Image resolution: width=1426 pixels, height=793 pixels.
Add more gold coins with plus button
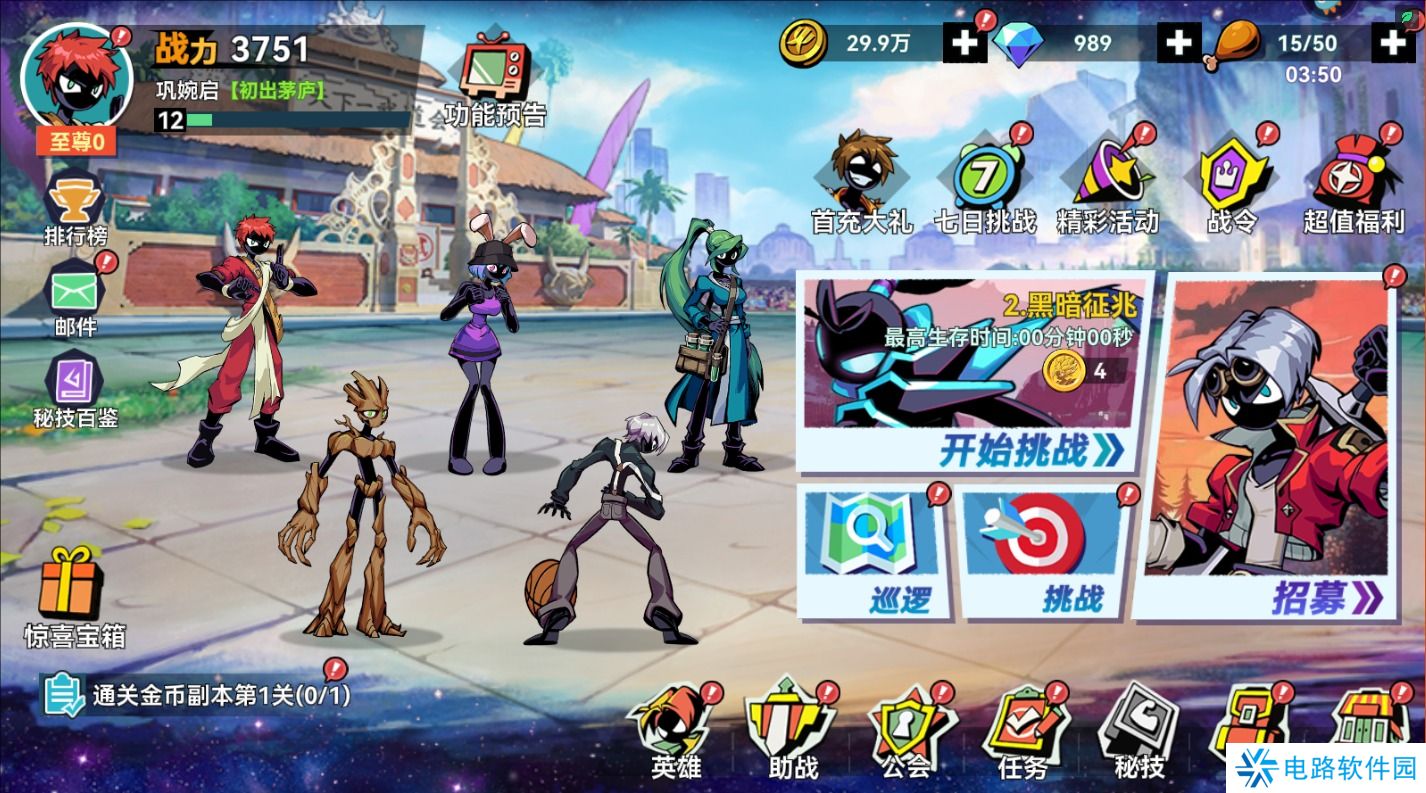965,43
